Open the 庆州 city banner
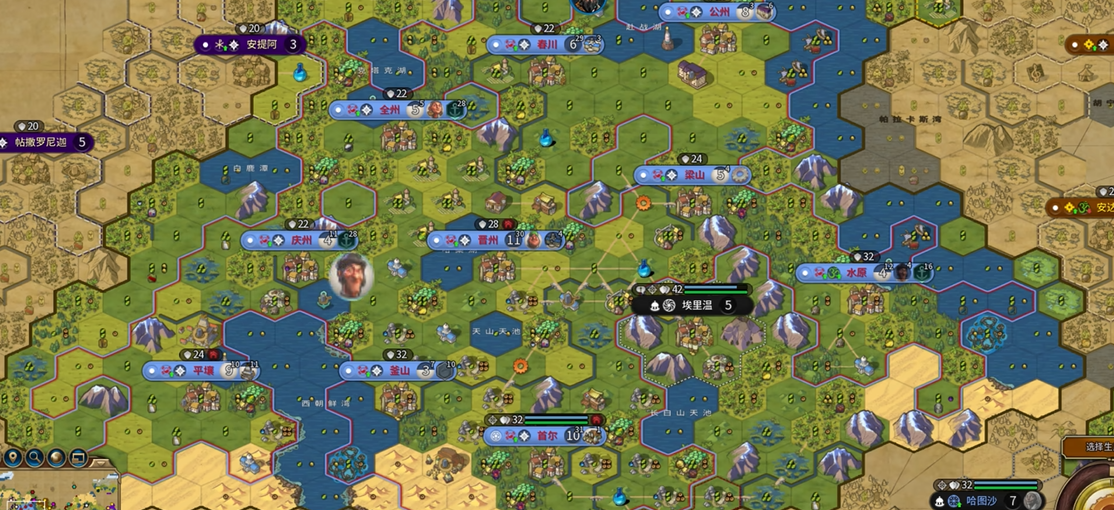This screenshot has width=1114, height=510. pos(301,240)
